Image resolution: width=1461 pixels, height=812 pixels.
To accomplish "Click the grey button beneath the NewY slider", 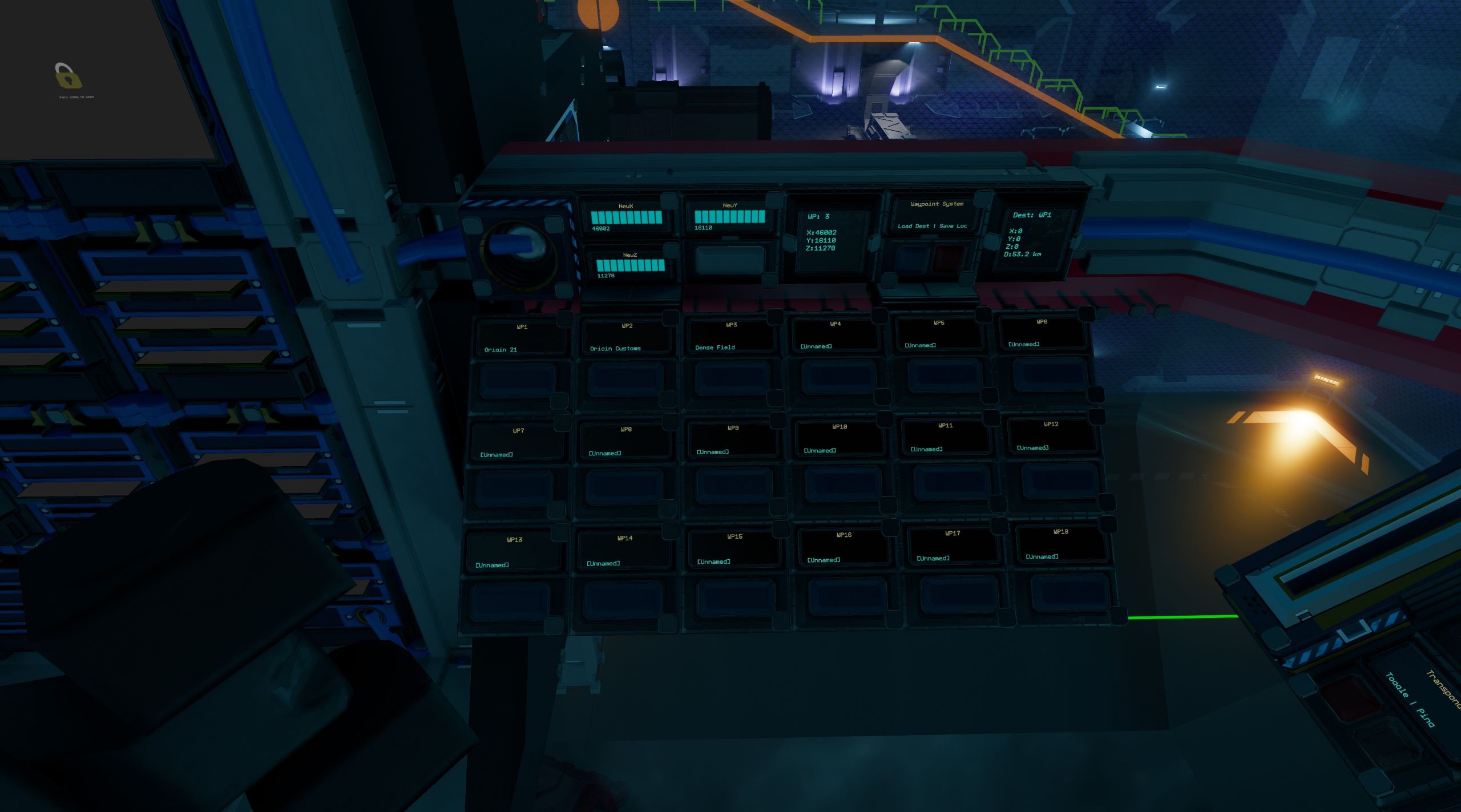I will [x=729, y=261].
